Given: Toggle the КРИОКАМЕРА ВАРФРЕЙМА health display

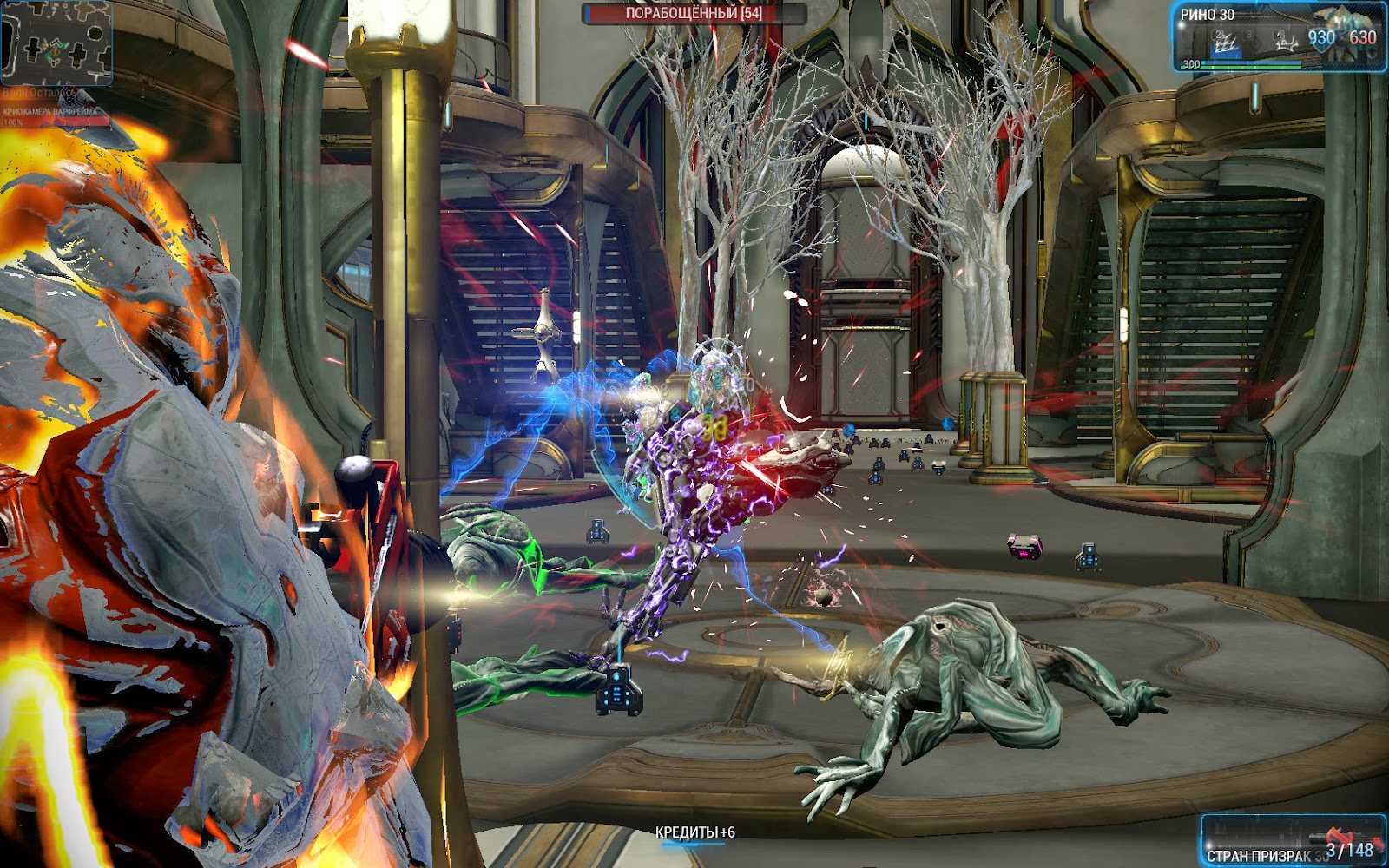Looking at the screenshot, I should (50, 111).
